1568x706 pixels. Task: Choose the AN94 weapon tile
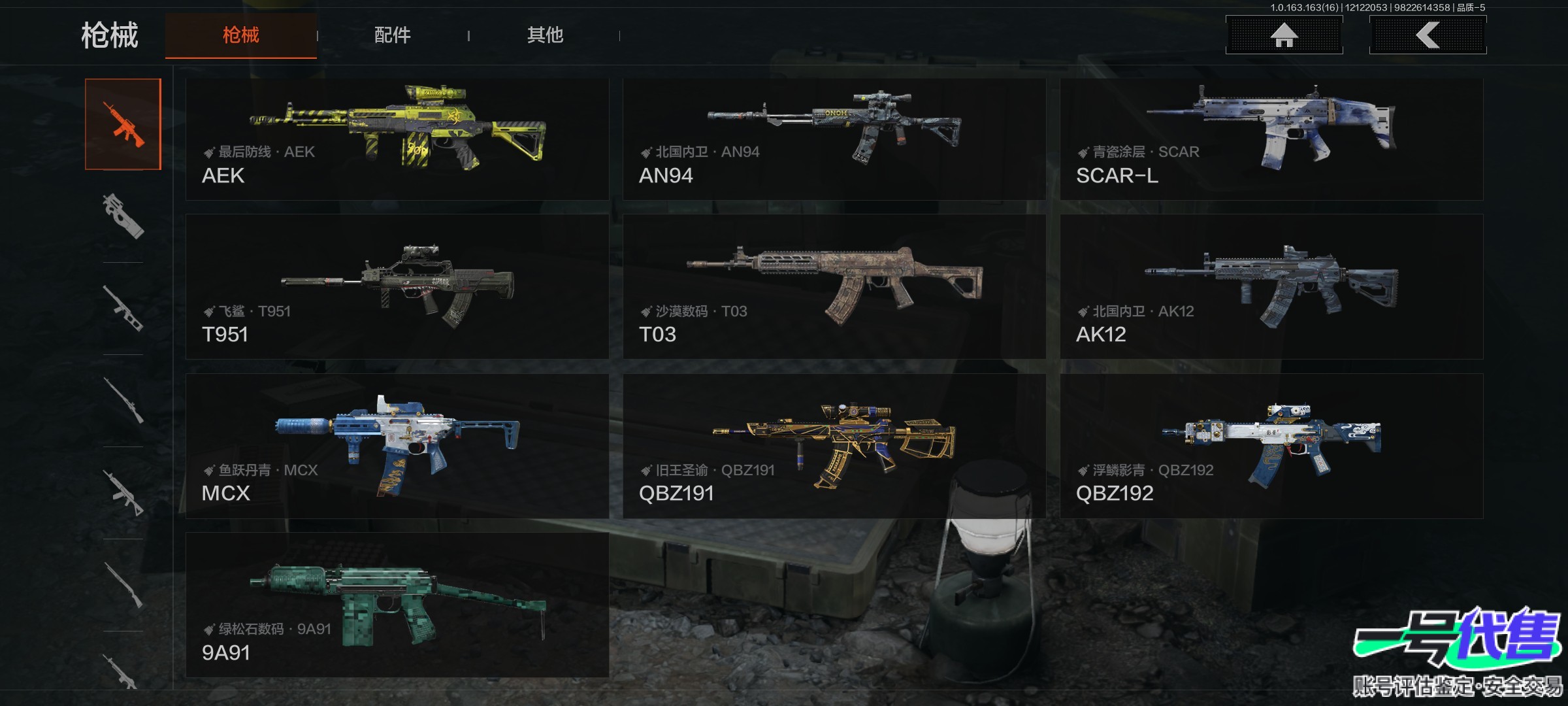click(834, 139)
